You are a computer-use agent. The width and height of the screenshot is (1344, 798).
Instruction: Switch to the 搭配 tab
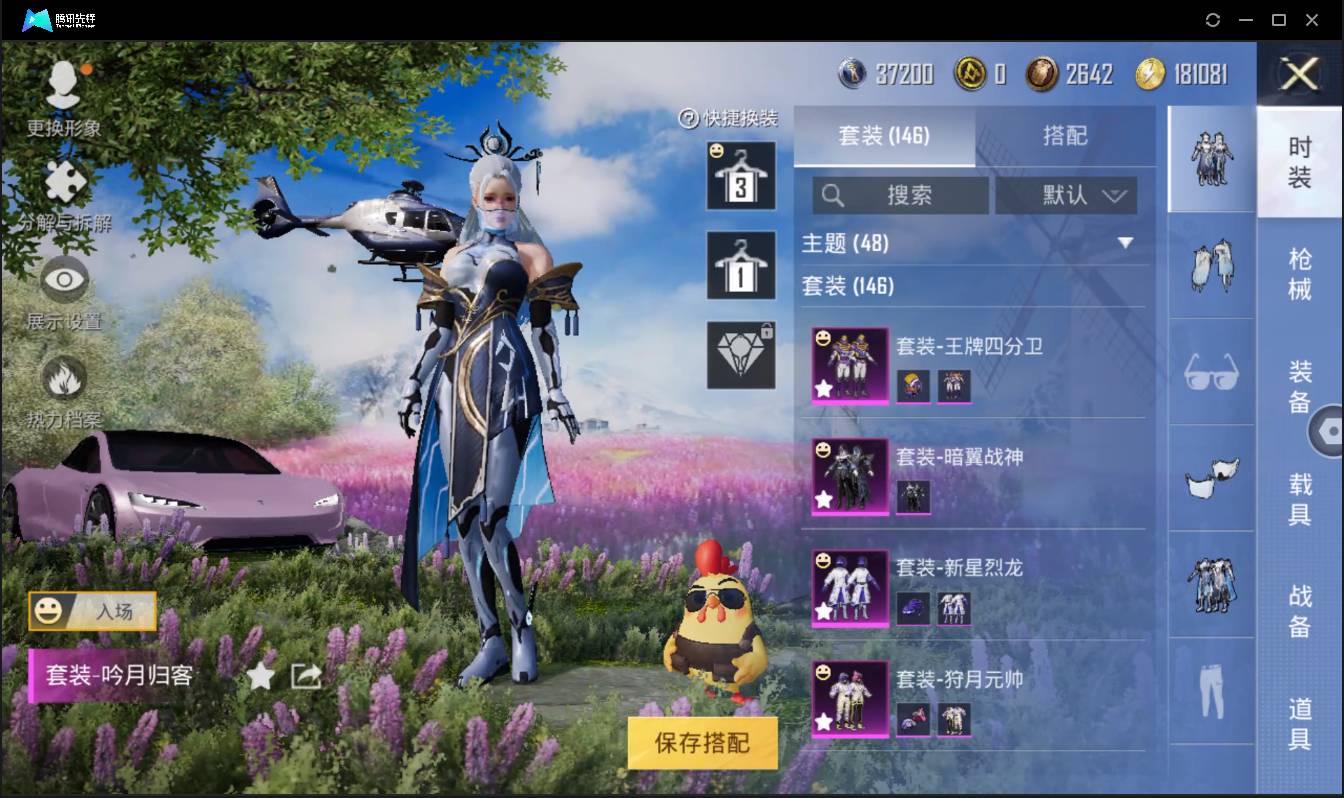[1065, 137]
